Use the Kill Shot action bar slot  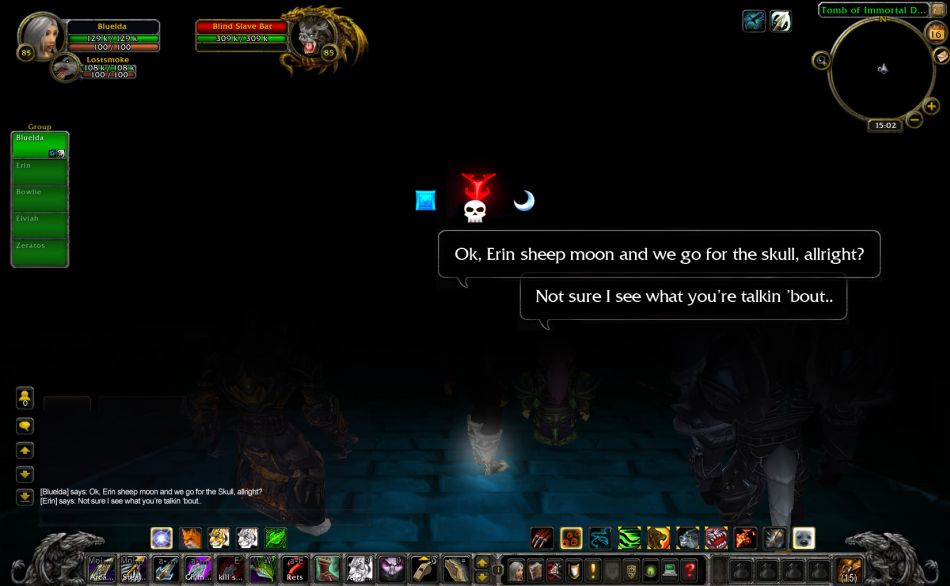(x=230, y=570)
